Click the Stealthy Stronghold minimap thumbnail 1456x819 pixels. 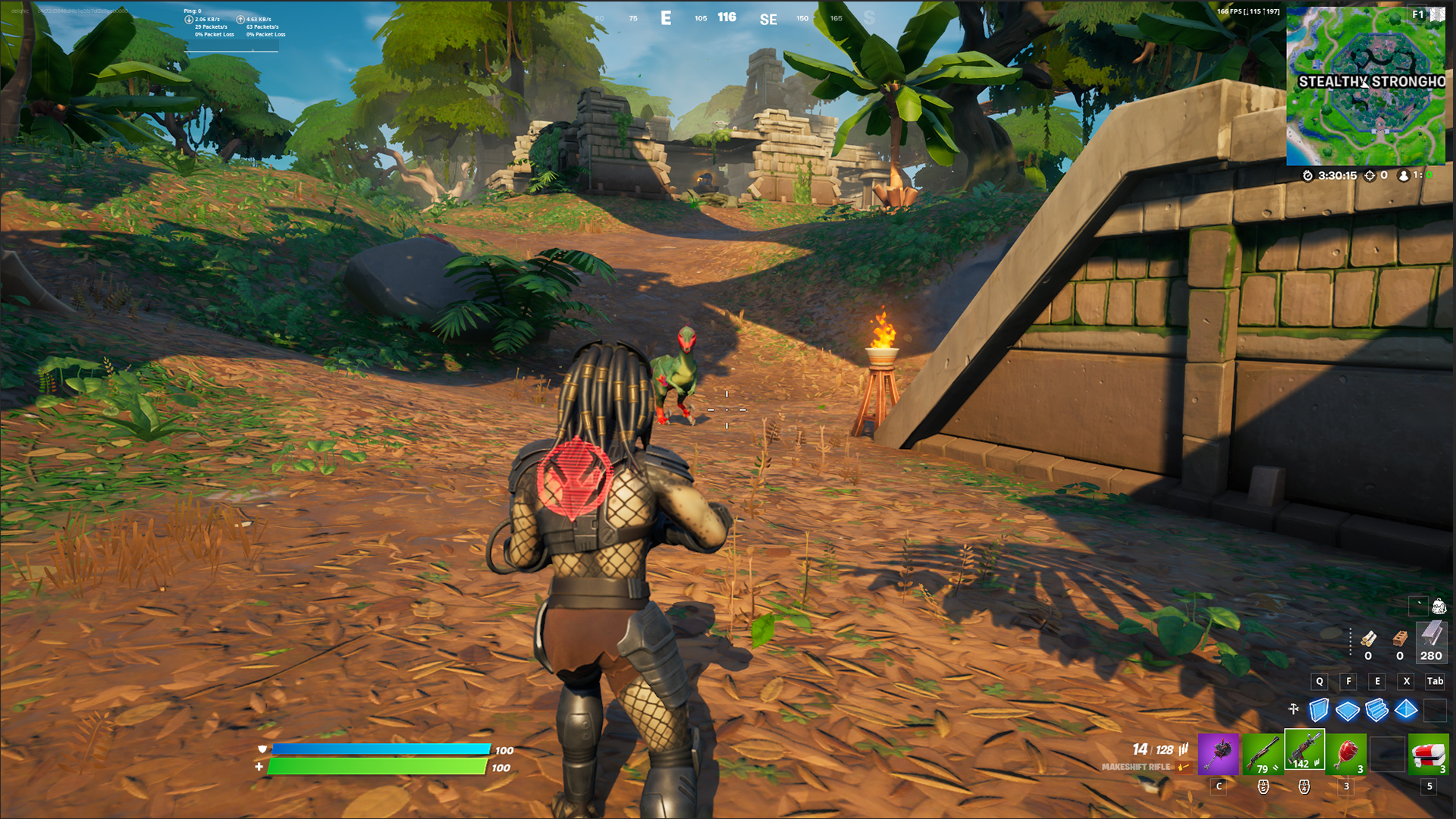point(1369,121)
